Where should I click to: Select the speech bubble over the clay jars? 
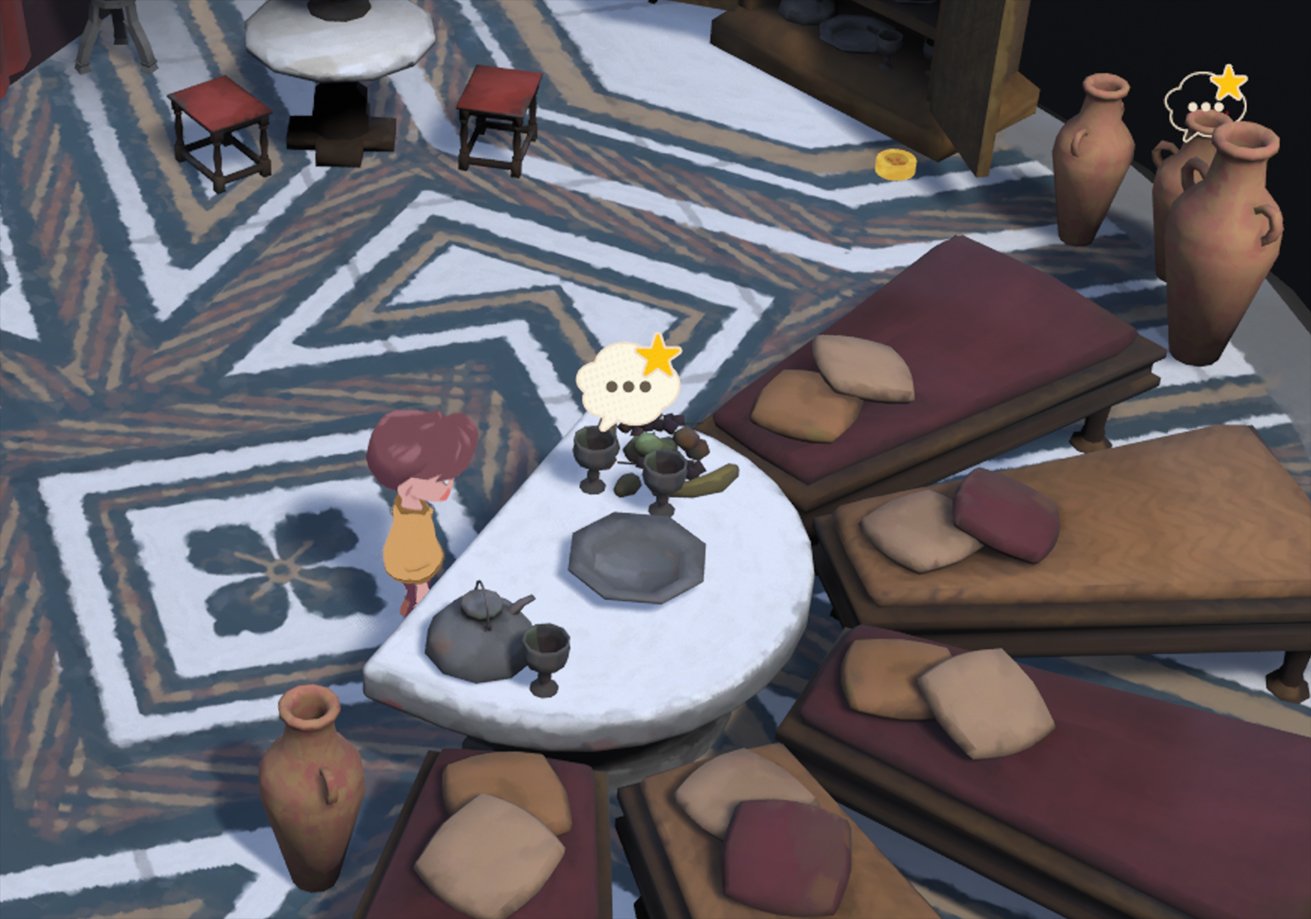tap(1203, 102)
